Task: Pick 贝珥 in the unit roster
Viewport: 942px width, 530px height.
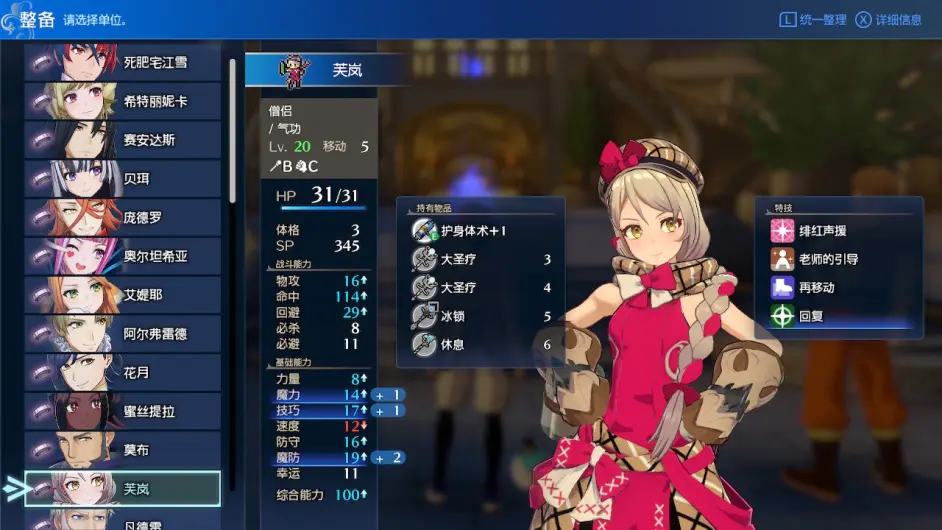Action: (x=122, y=179)
